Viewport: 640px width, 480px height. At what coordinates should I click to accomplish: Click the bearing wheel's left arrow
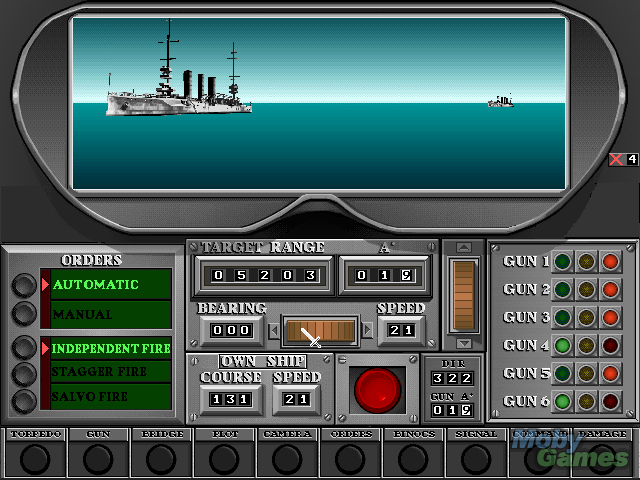[x=274, y=330]
